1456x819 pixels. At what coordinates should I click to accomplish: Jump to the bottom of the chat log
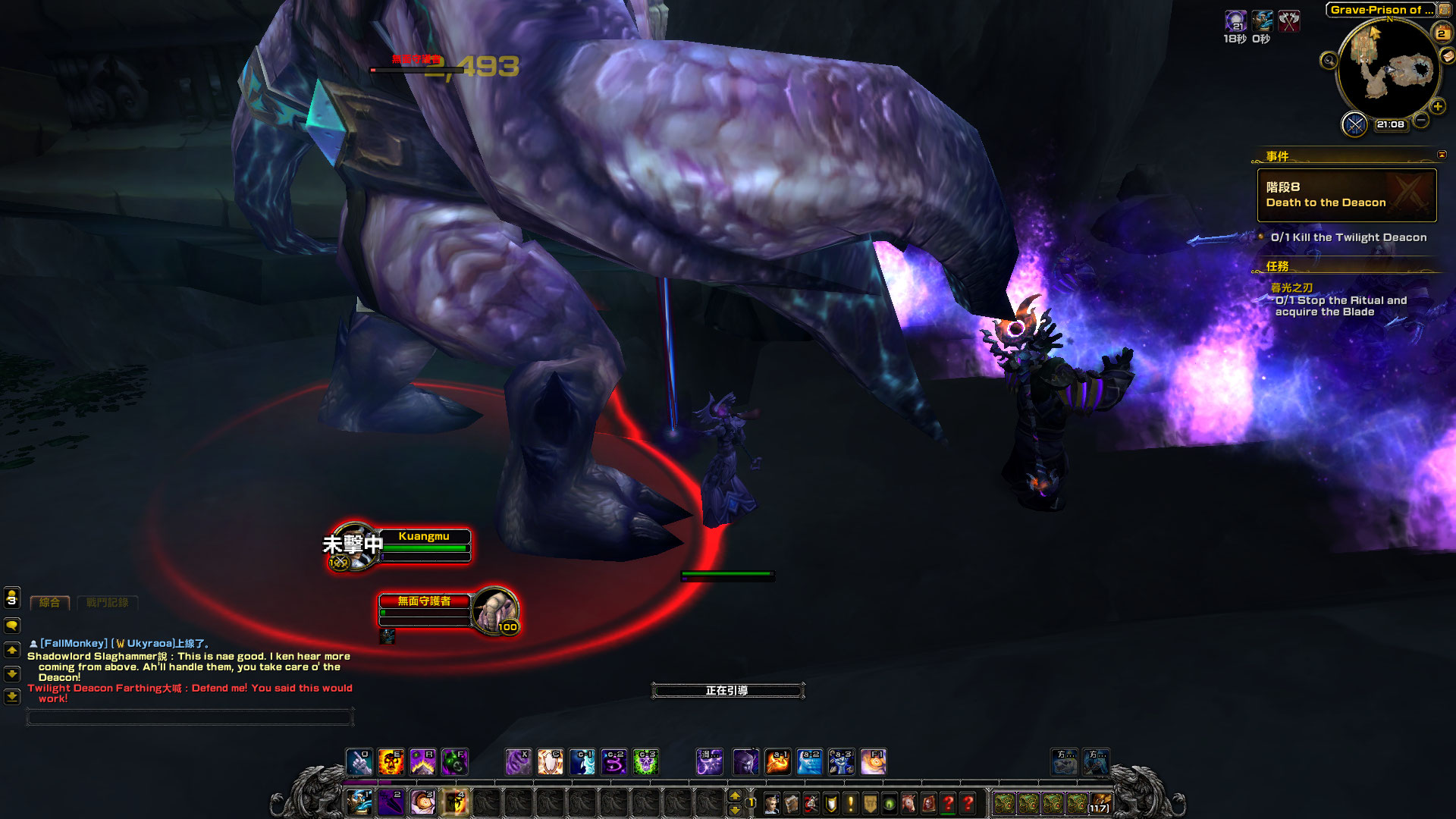(12, 696)
